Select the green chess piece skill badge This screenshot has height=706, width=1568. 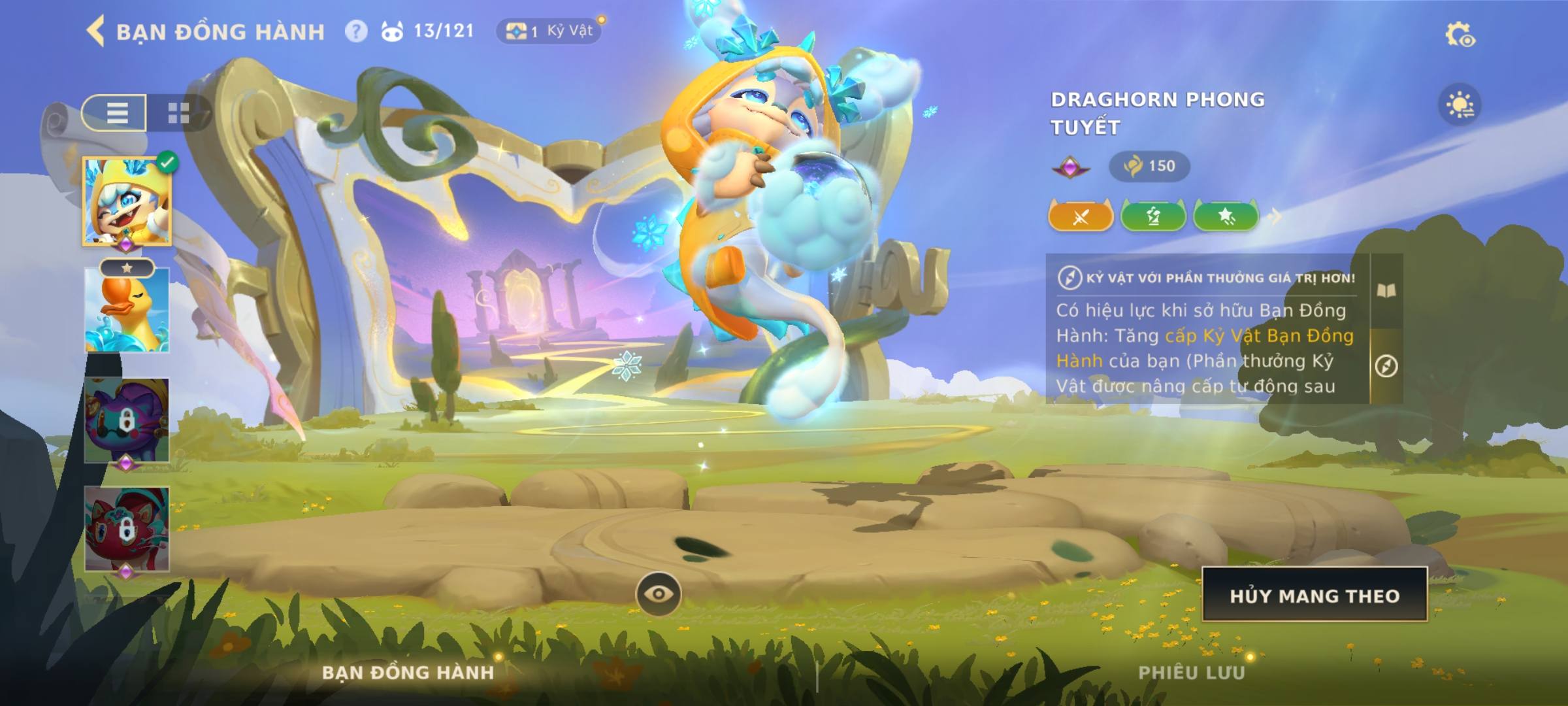(1153, 216)
